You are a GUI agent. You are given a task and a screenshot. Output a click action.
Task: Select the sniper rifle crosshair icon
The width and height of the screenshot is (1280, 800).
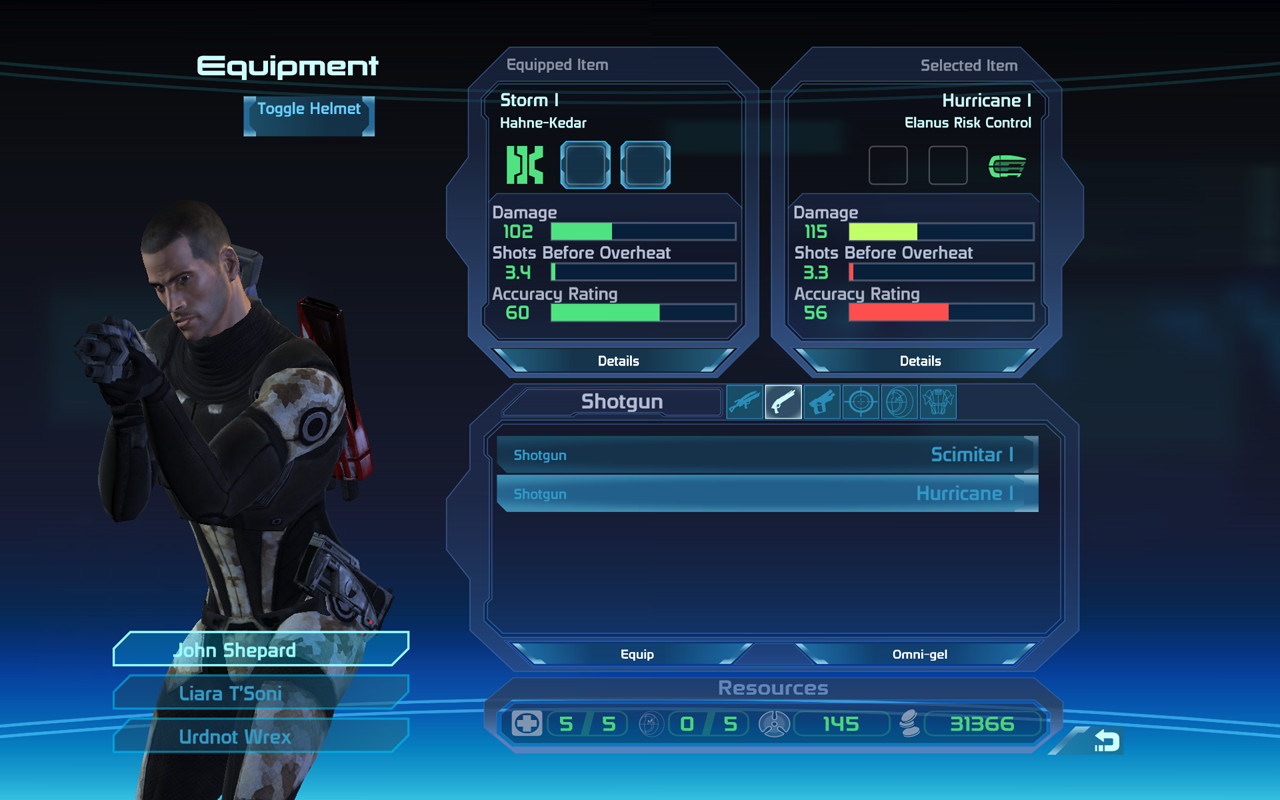(860, 401)
